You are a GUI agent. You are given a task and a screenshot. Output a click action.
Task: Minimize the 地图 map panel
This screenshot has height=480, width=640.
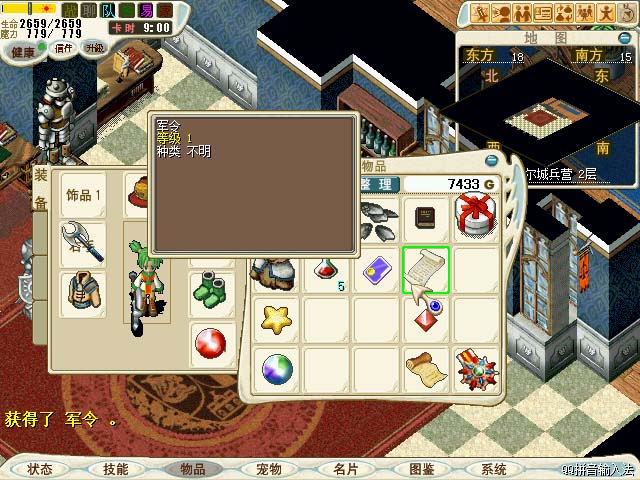(623, 37)
